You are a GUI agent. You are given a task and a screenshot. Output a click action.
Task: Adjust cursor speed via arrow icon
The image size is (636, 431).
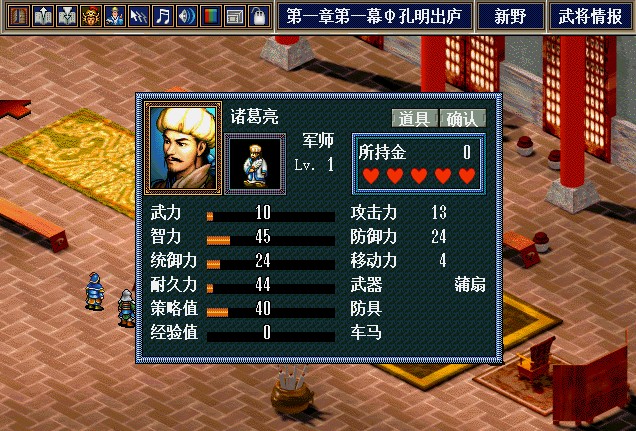[x=139, y=16]
